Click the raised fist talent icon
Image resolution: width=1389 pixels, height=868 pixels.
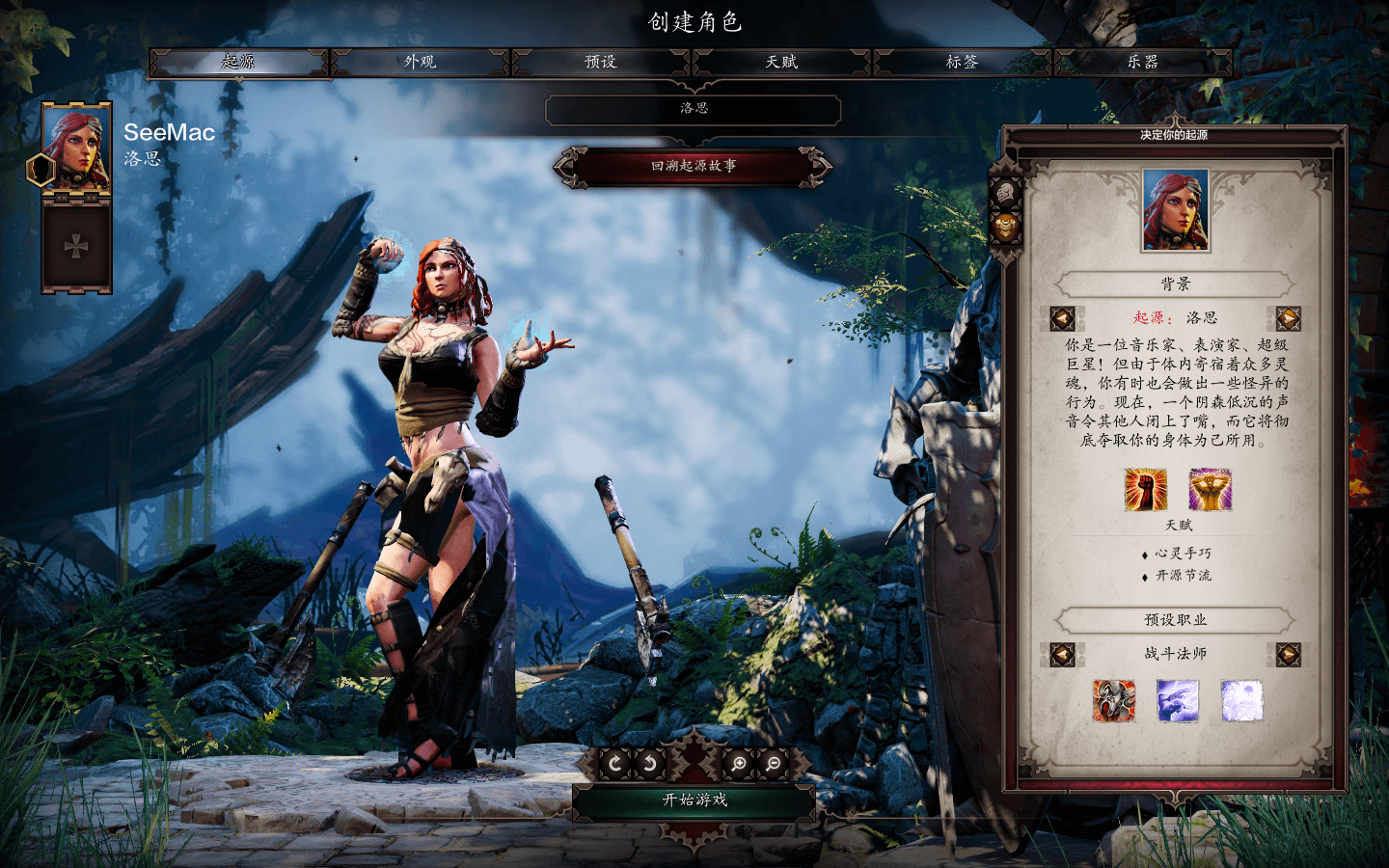pyautogui.click(x=1145, y=489)
